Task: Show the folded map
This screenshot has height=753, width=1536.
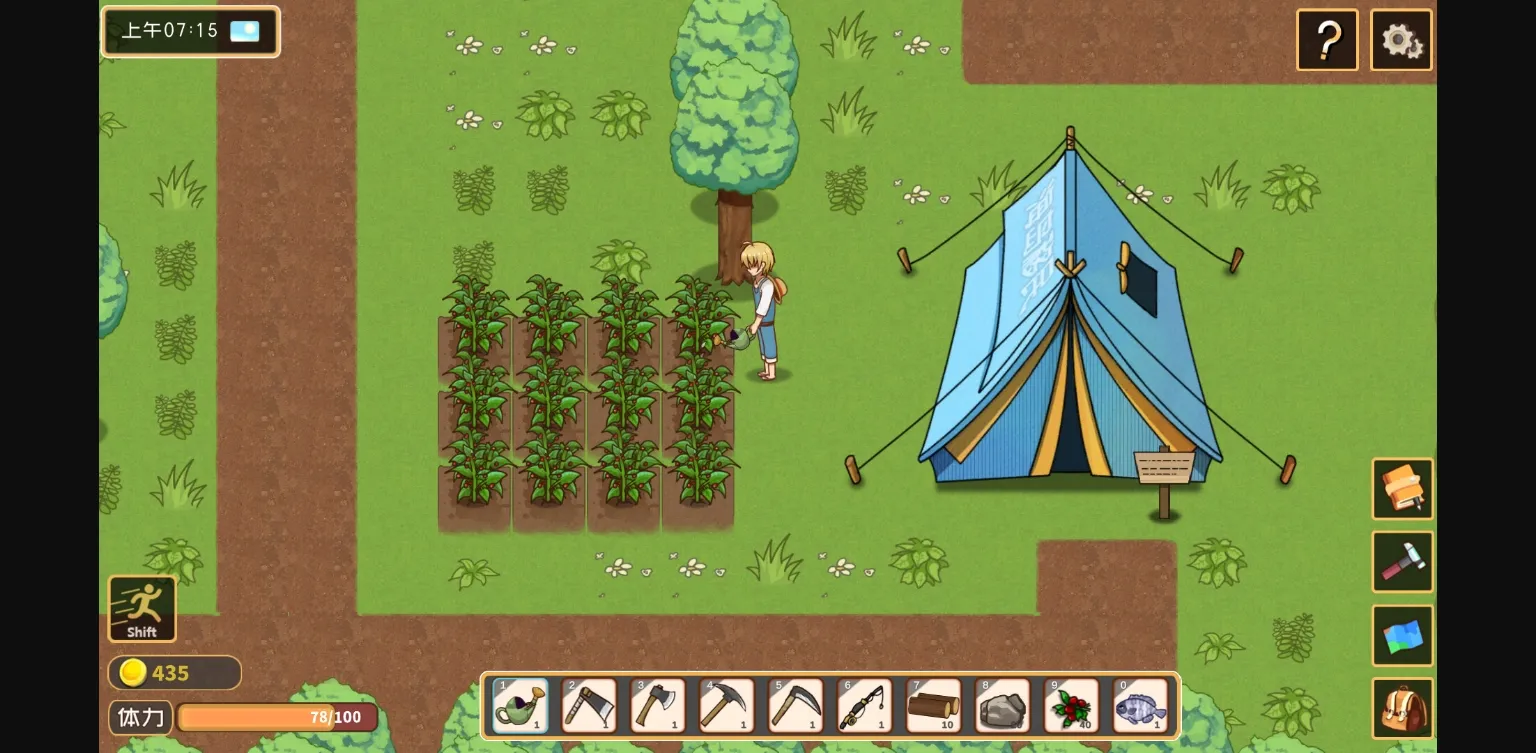Action: [1402, 636]
